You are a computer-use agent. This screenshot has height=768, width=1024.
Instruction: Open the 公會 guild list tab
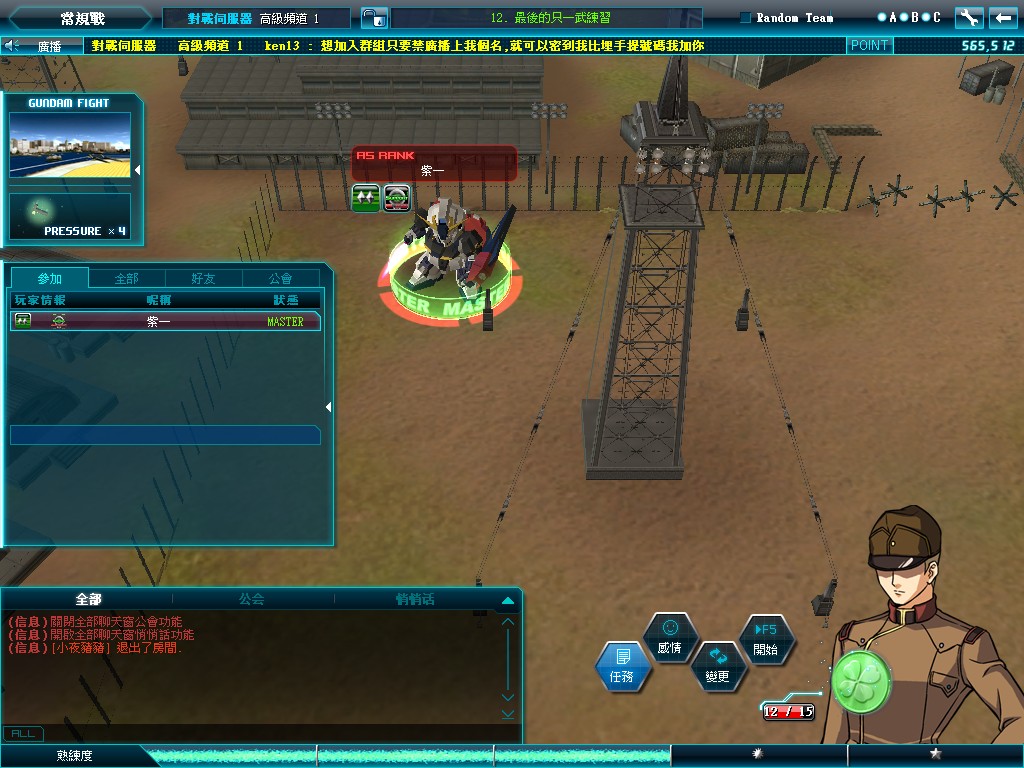[281, 278]
